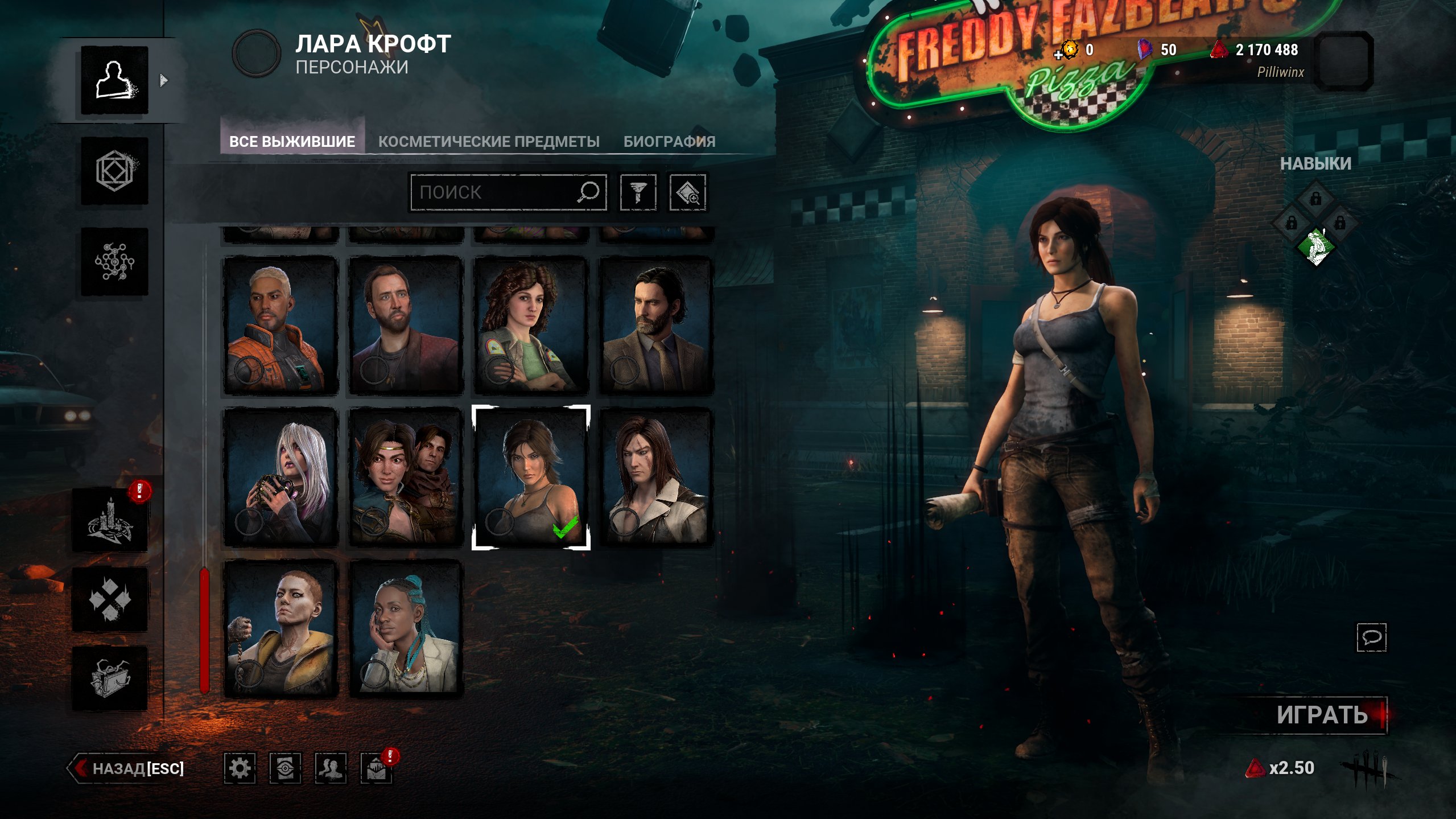Pick the Alan Wake survivor portrait

pos(656,326)
